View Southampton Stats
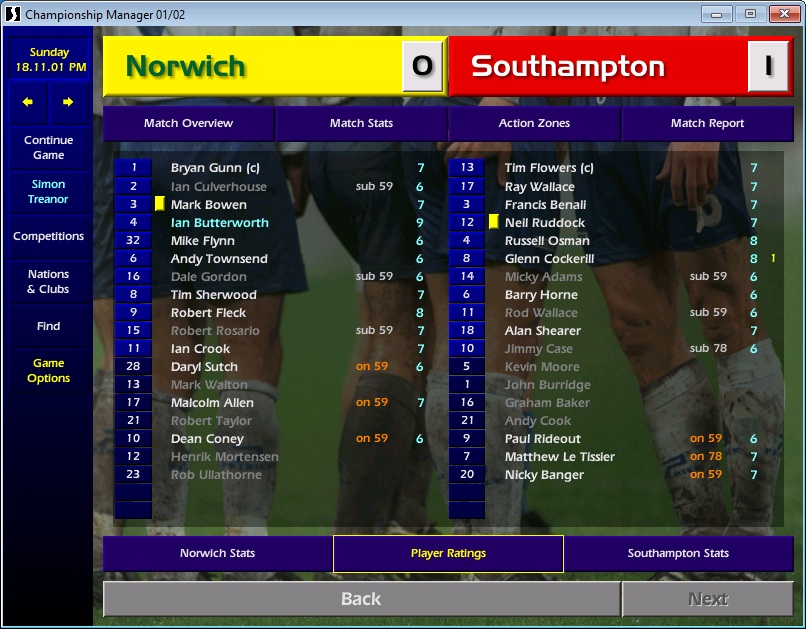Screen dimensions: 806x629 tap(678, 554)
